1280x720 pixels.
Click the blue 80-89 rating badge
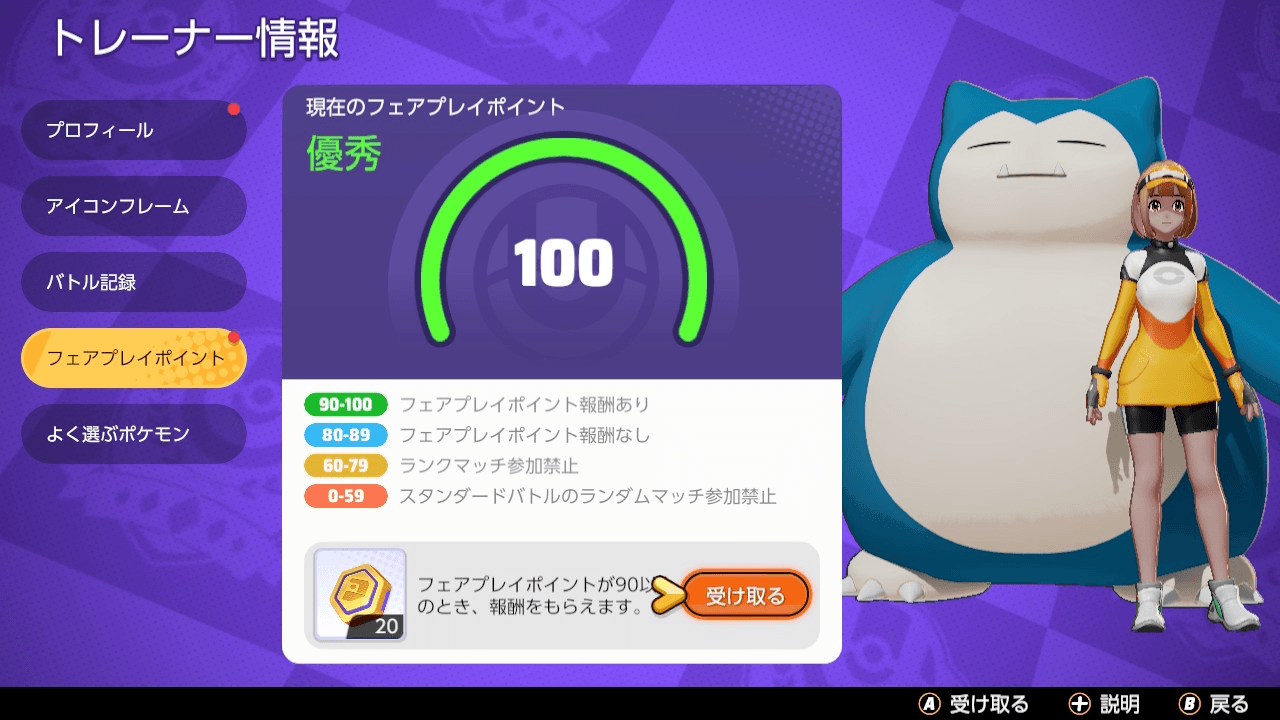[346, 435]
